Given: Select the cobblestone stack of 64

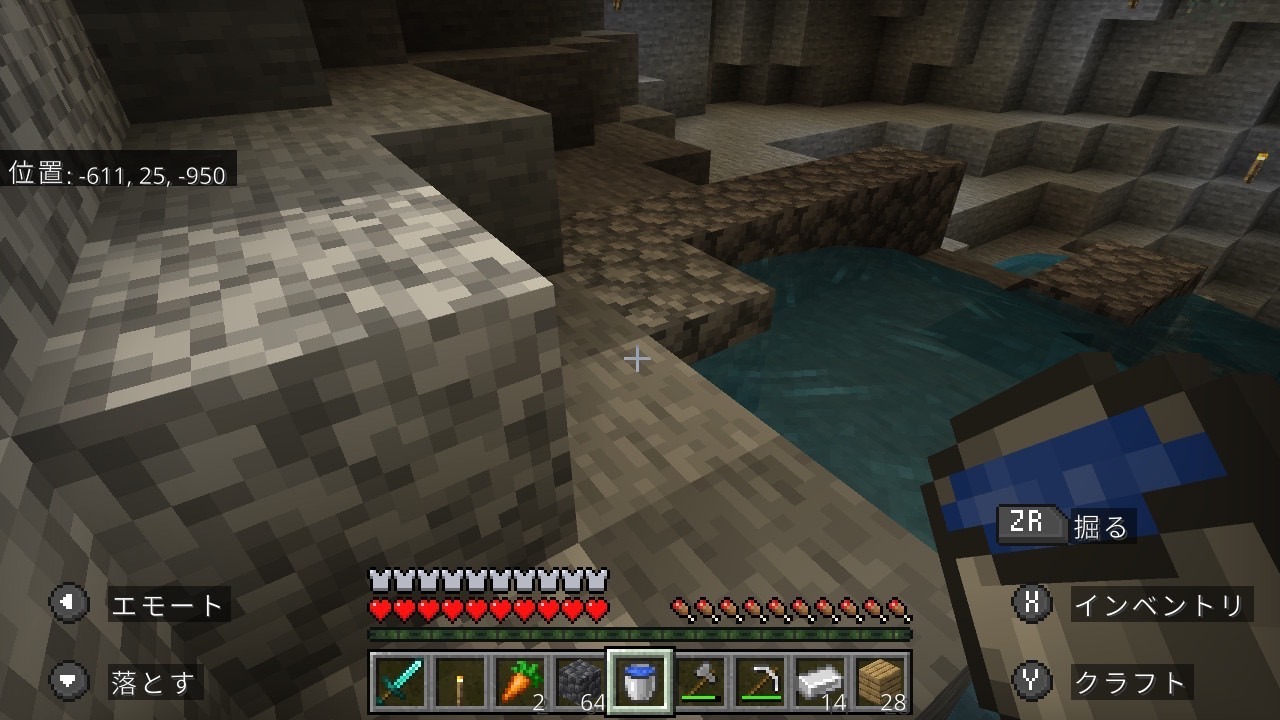Looking at the screenshot, I should 580,682.
